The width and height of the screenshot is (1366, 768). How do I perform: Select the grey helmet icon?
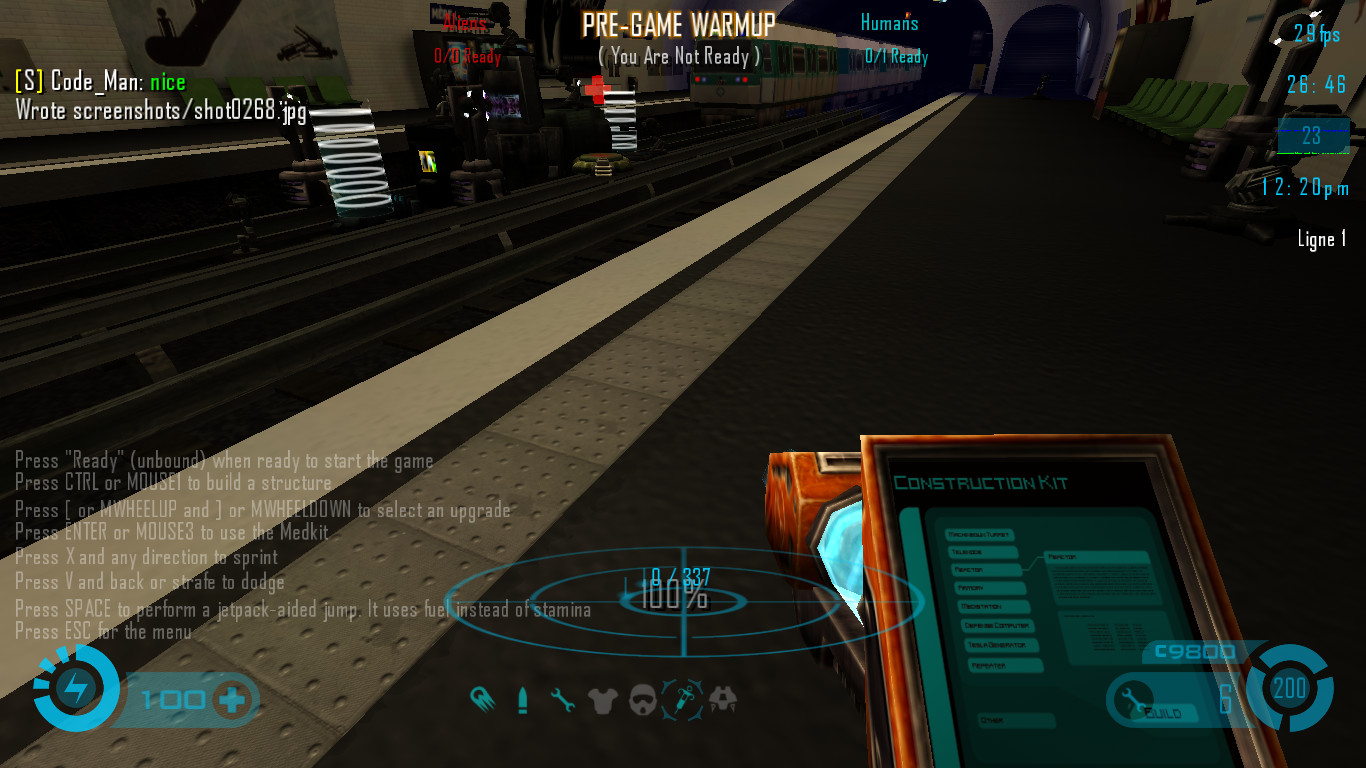coord(643,700)
